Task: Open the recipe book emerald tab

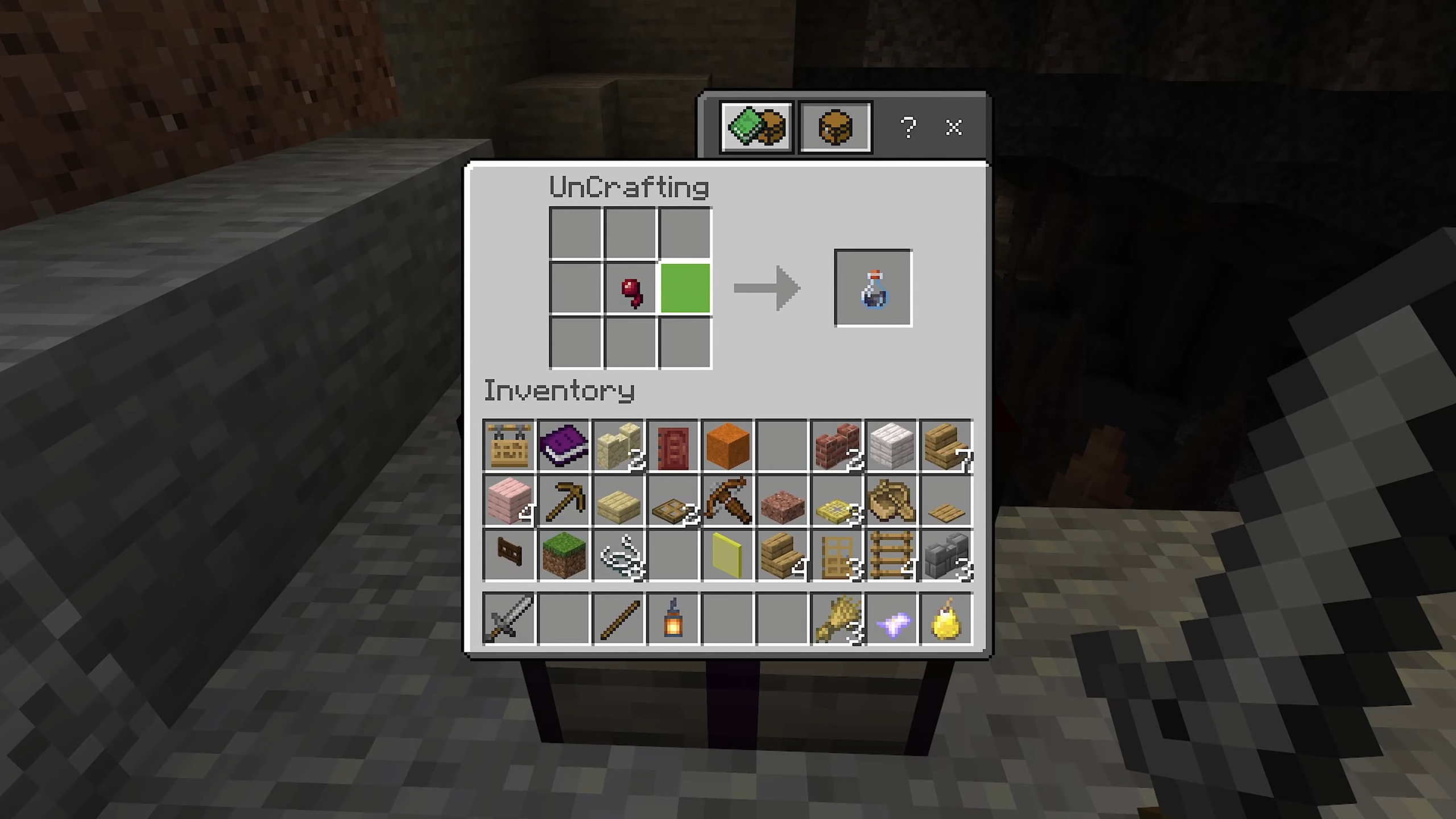Action: 756,126
